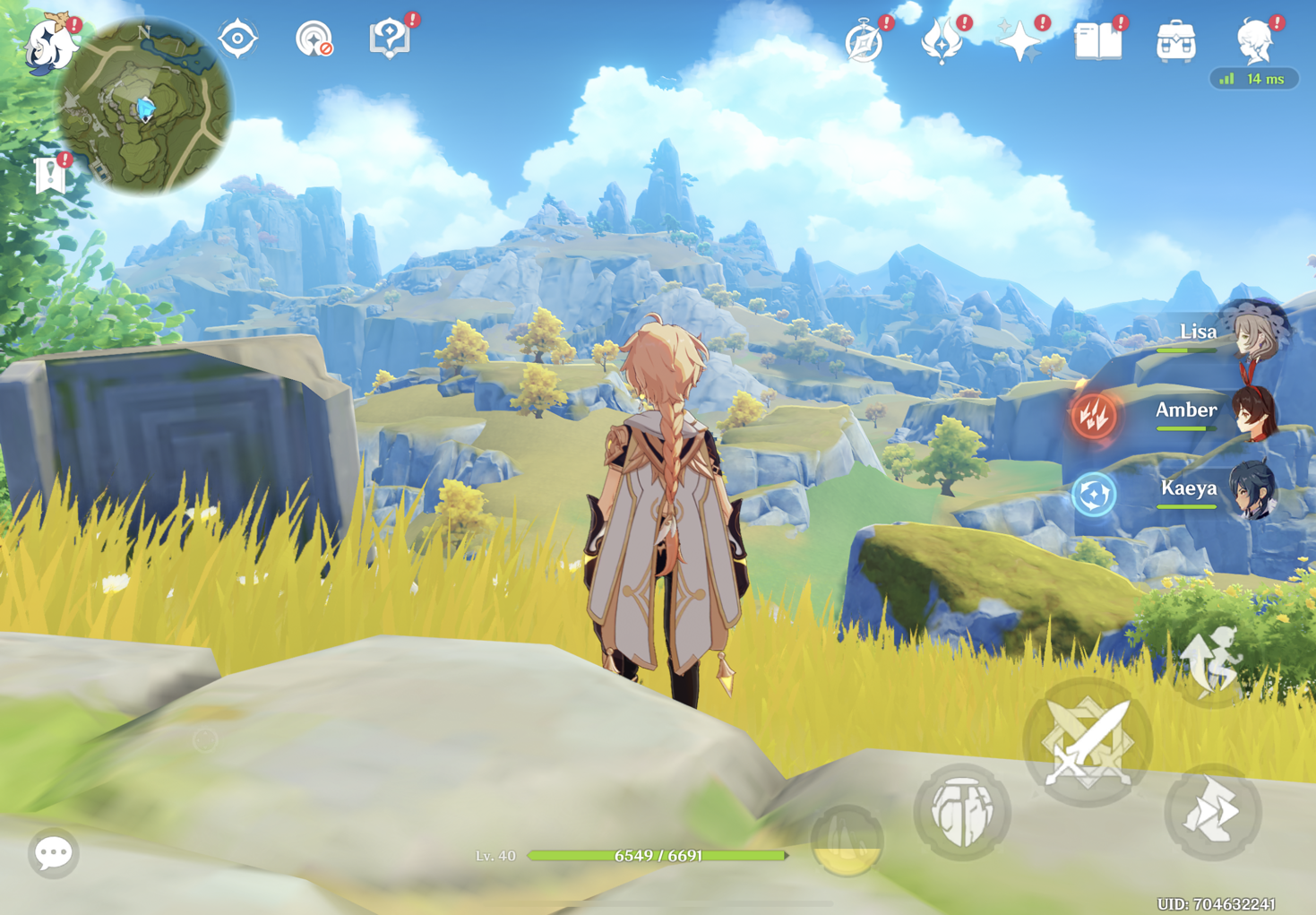This screenshot has height=915, width=1316.
Task: Open the quest navigation eye icon
Action: pos(237,39)
